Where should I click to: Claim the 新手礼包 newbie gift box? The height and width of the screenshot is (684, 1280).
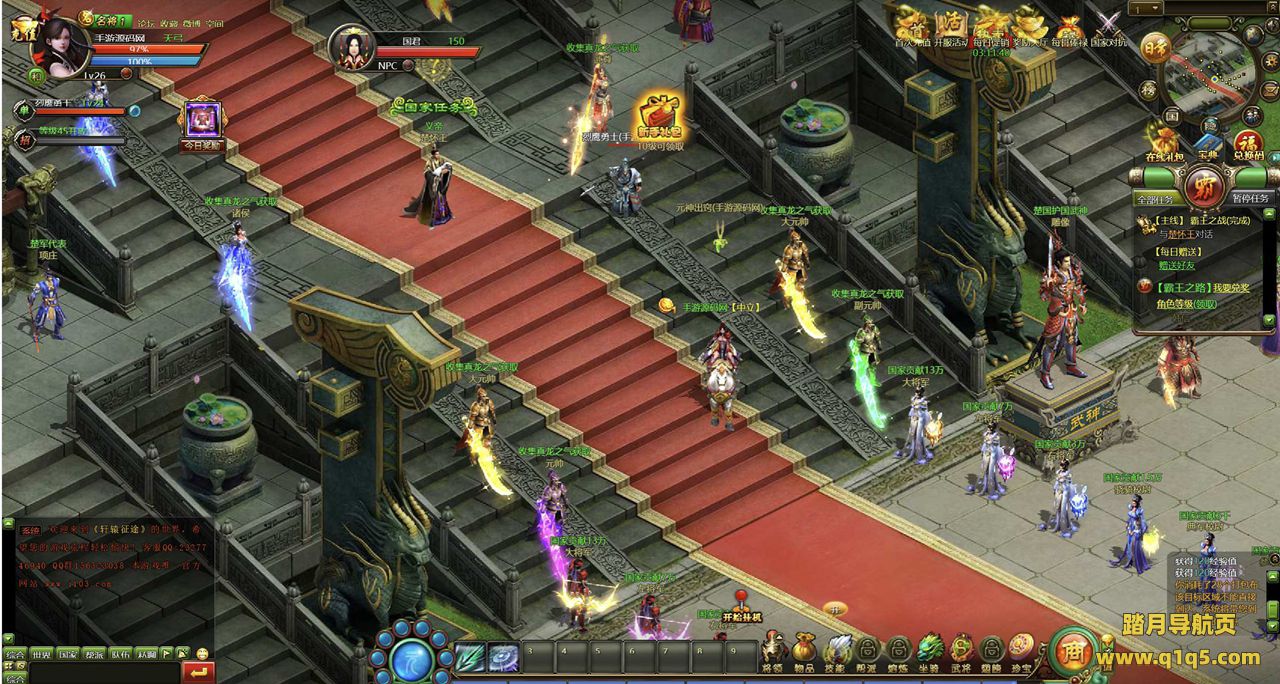[x=660, y=114]
